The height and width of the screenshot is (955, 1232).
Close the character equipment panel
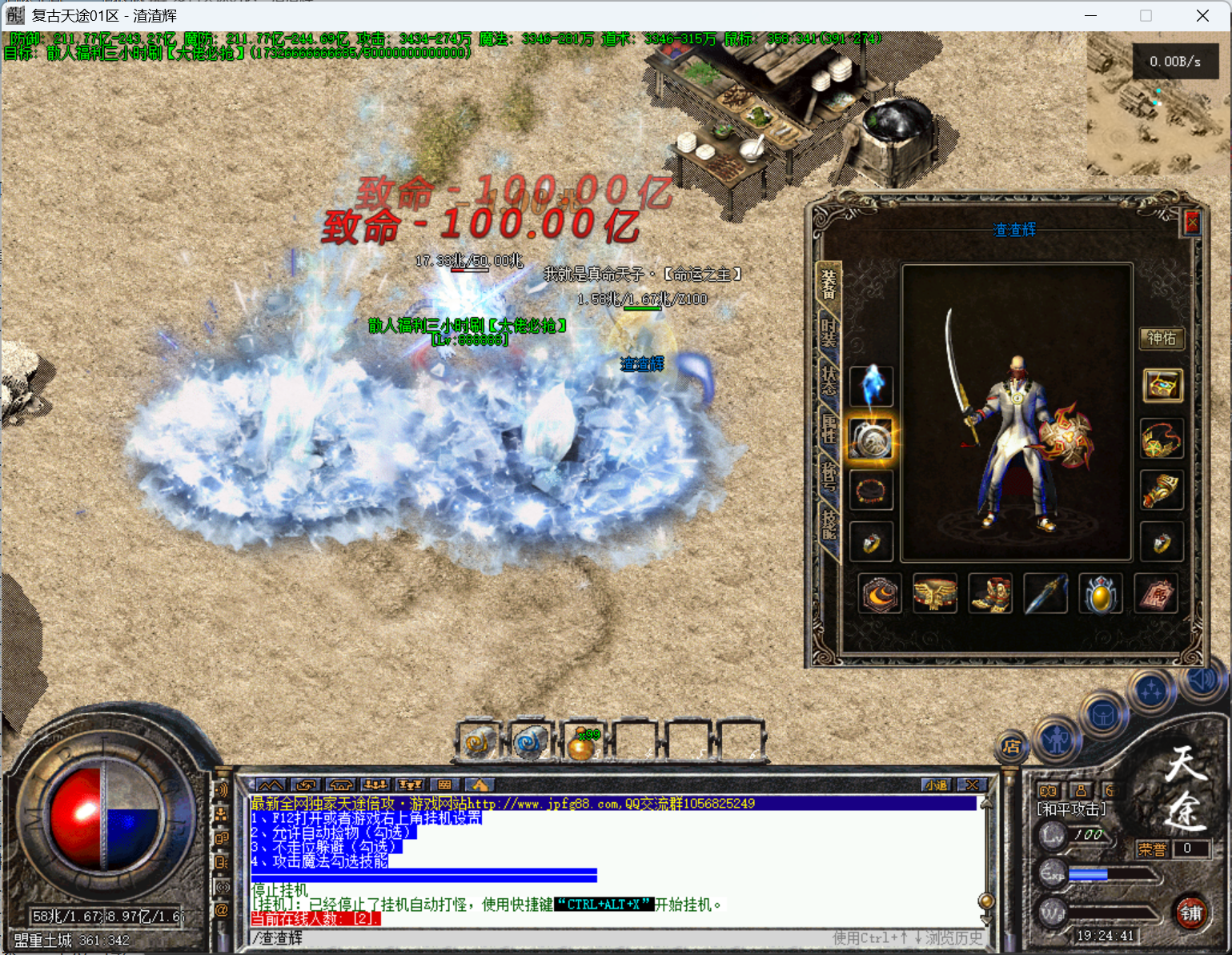tap(1191, 222)
